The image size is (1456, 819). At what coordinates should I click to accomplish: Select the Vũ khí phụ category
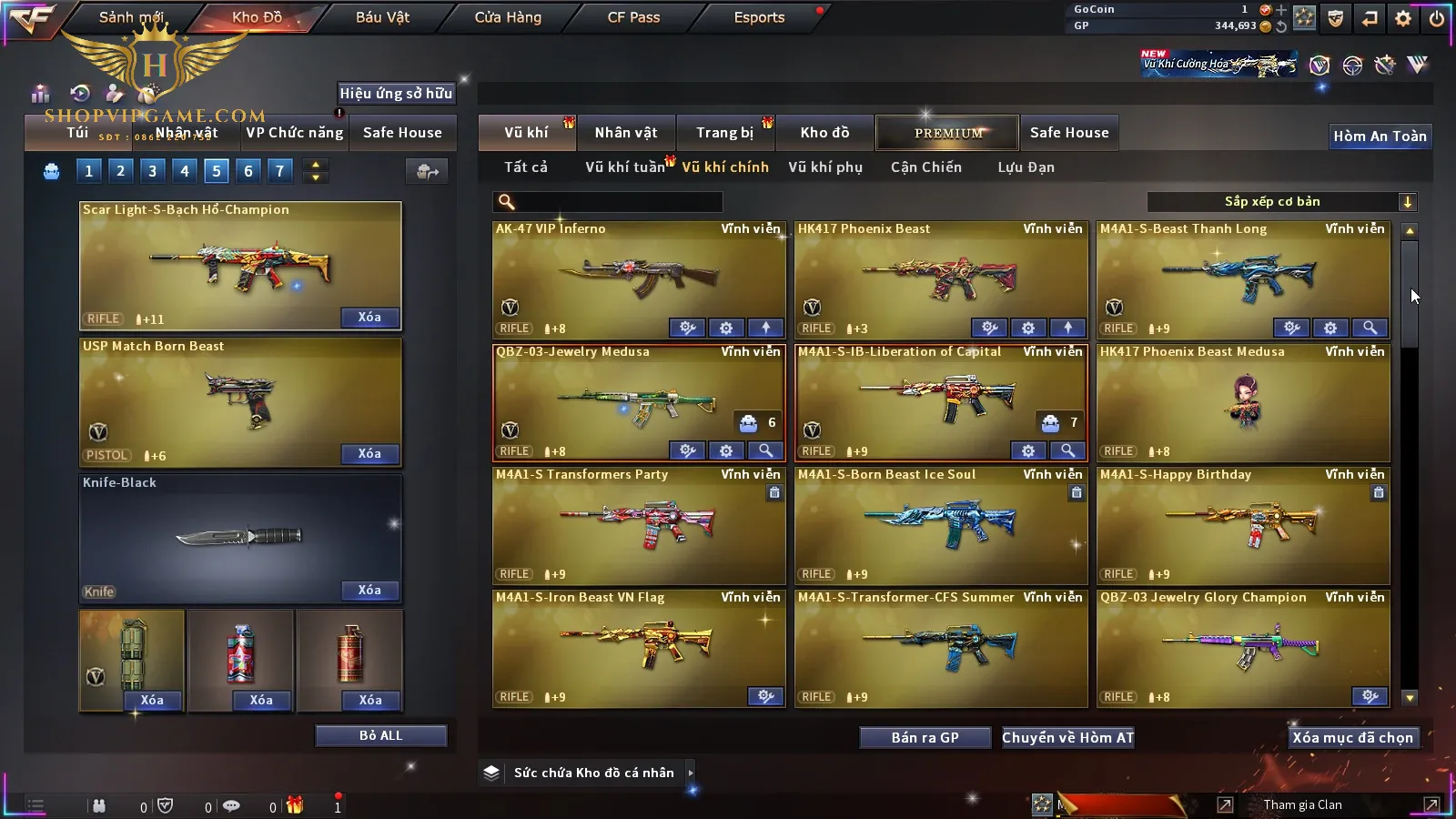[824, 167]
